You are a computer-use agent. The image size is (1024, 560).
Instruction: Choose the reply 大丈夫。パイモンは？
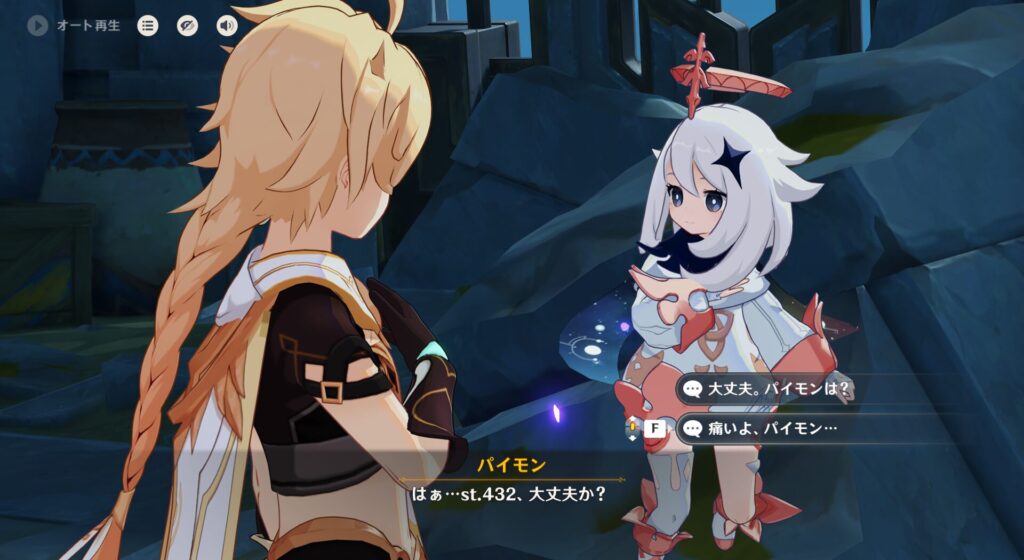point(770,389)
